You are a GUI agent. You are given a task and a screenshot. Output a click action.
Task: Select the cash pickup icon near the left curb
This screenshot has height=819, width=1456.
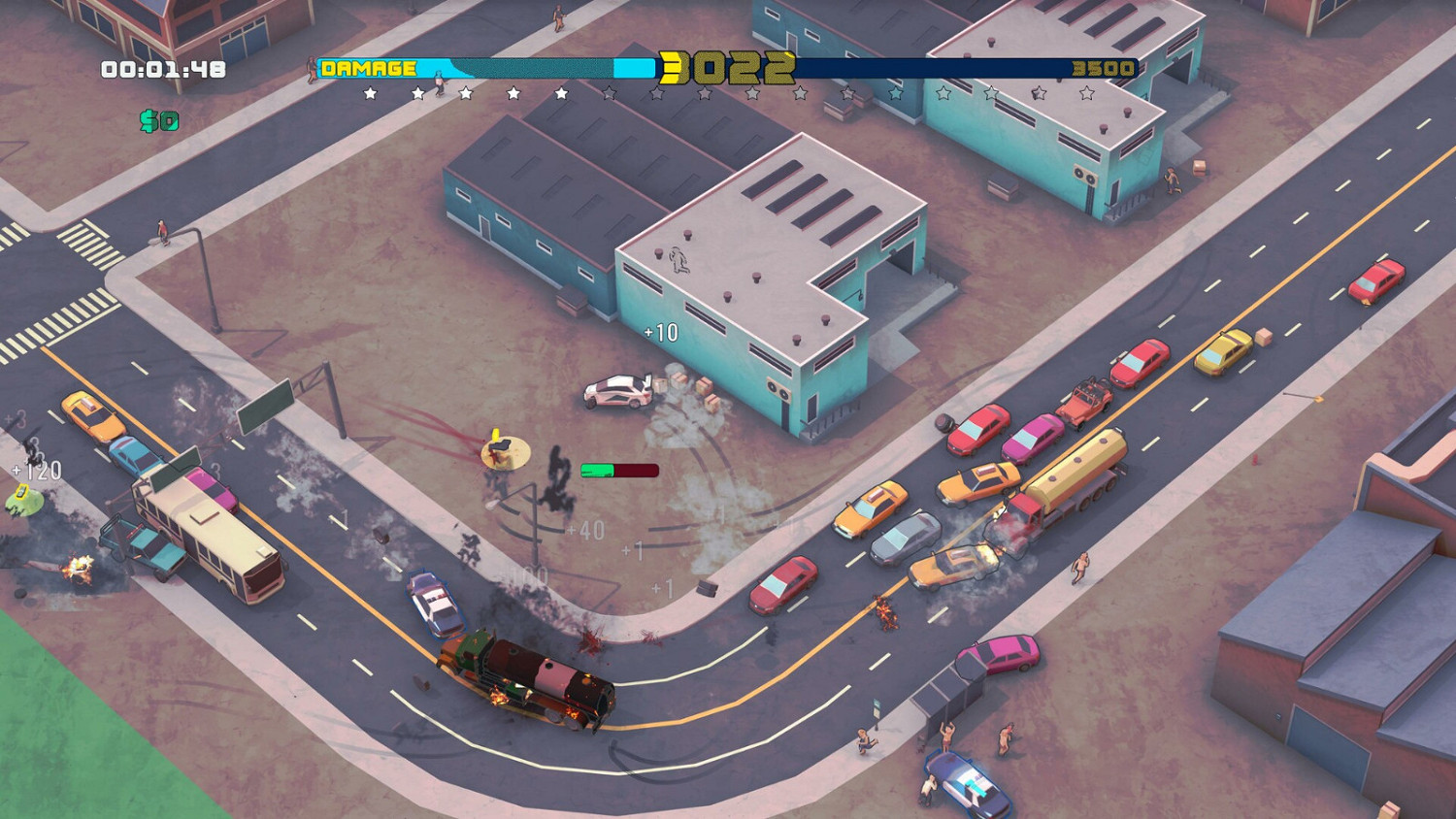pos(20,493)
